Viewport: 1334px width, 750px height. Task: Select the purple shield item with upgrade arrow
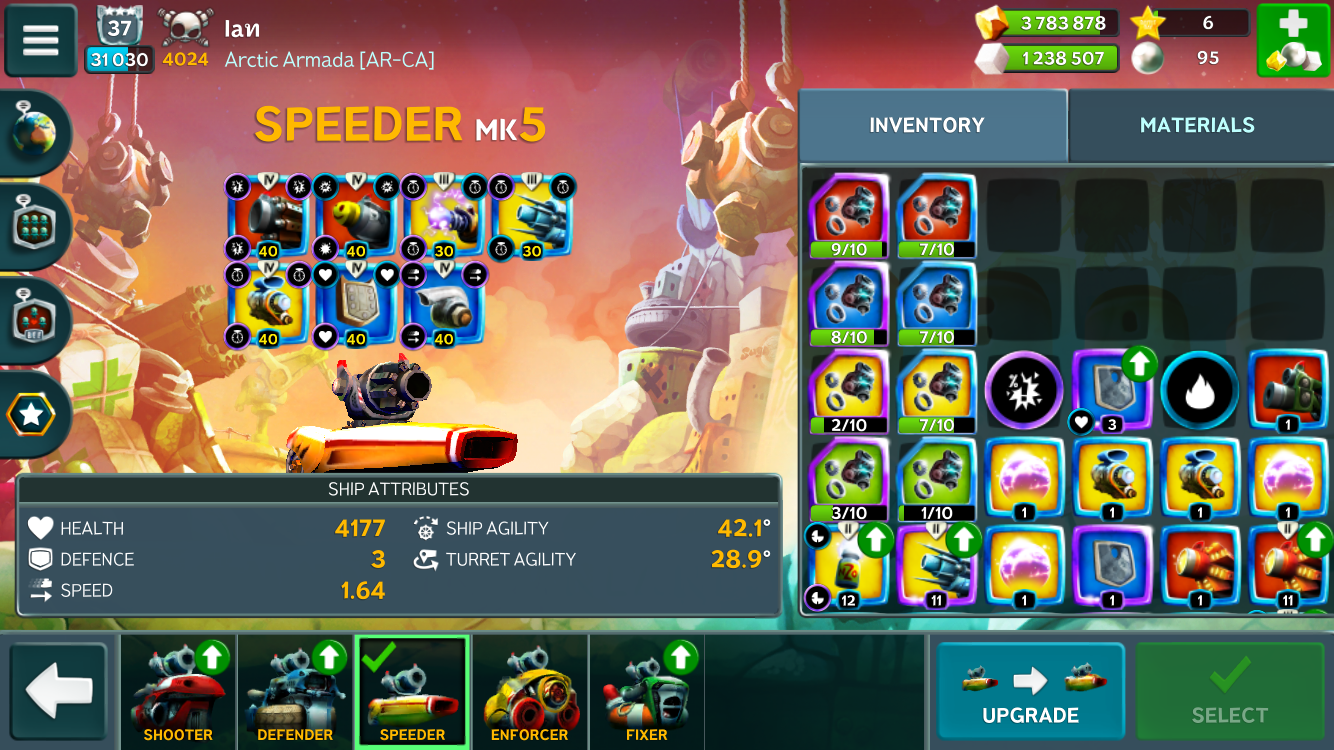pos(1110,390)
